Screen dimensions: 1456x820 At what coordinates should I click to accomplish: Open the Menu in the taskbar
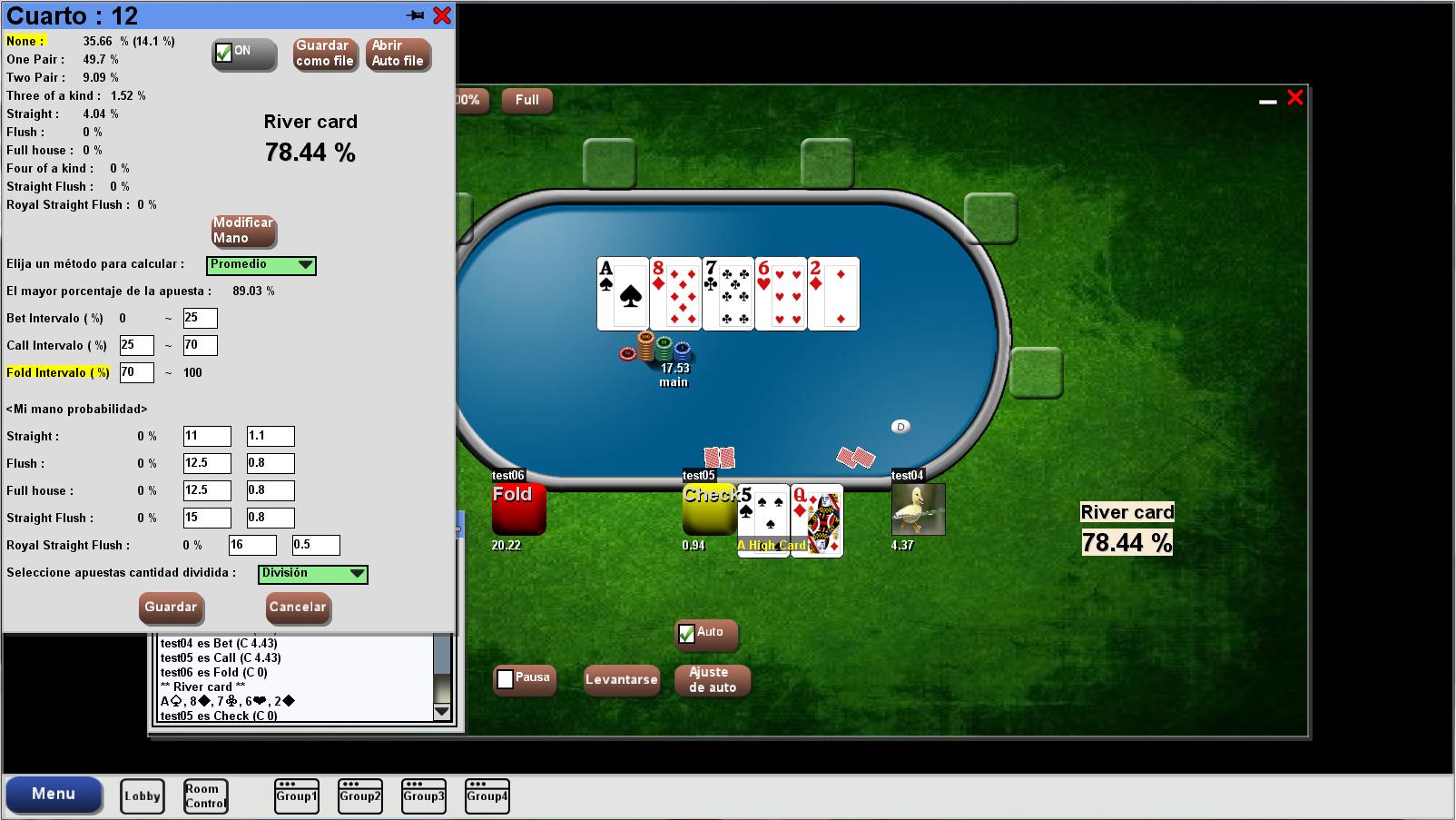(54, 795)
